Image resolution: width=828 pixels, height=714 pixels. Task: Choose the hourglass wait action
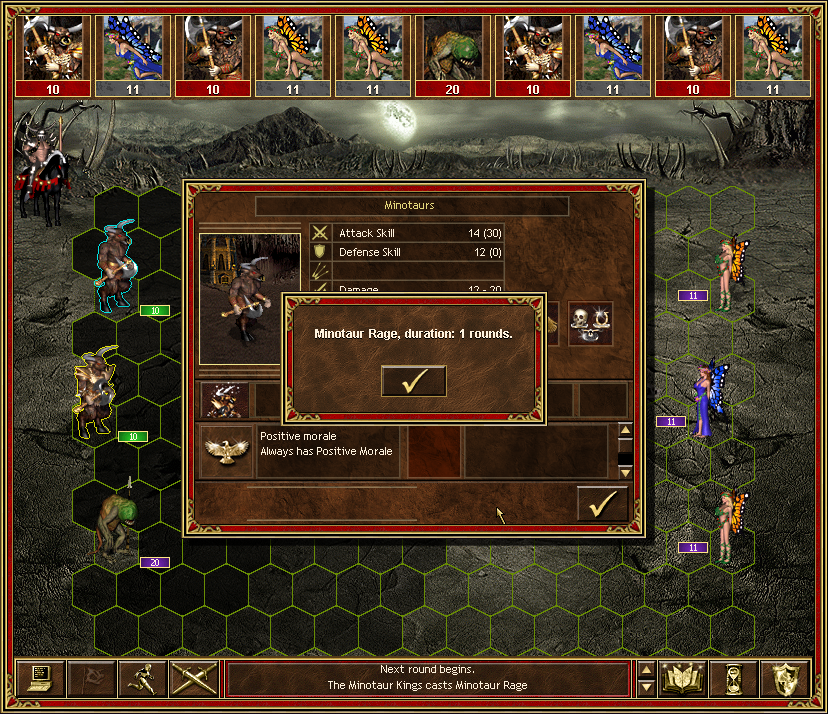733,678
